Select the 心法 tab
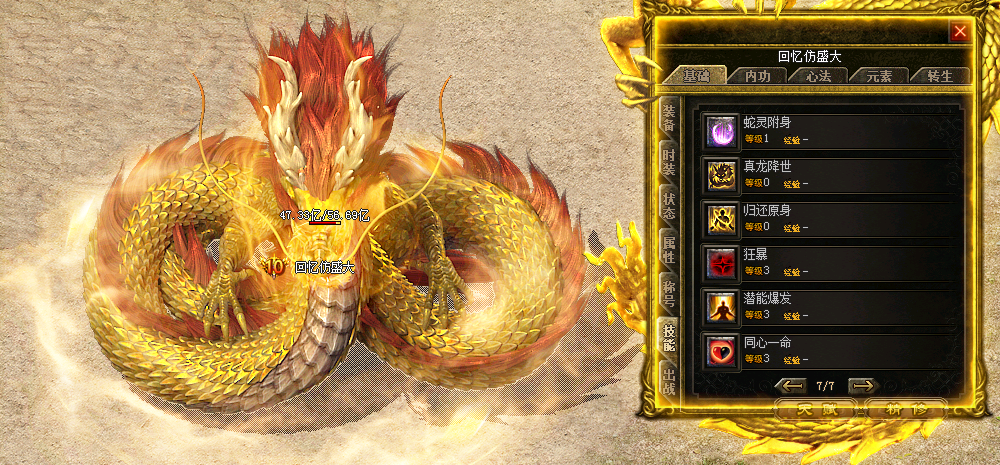Image resolution: width=1000 pixels, height=465 pixels. [x=817, y=76]
